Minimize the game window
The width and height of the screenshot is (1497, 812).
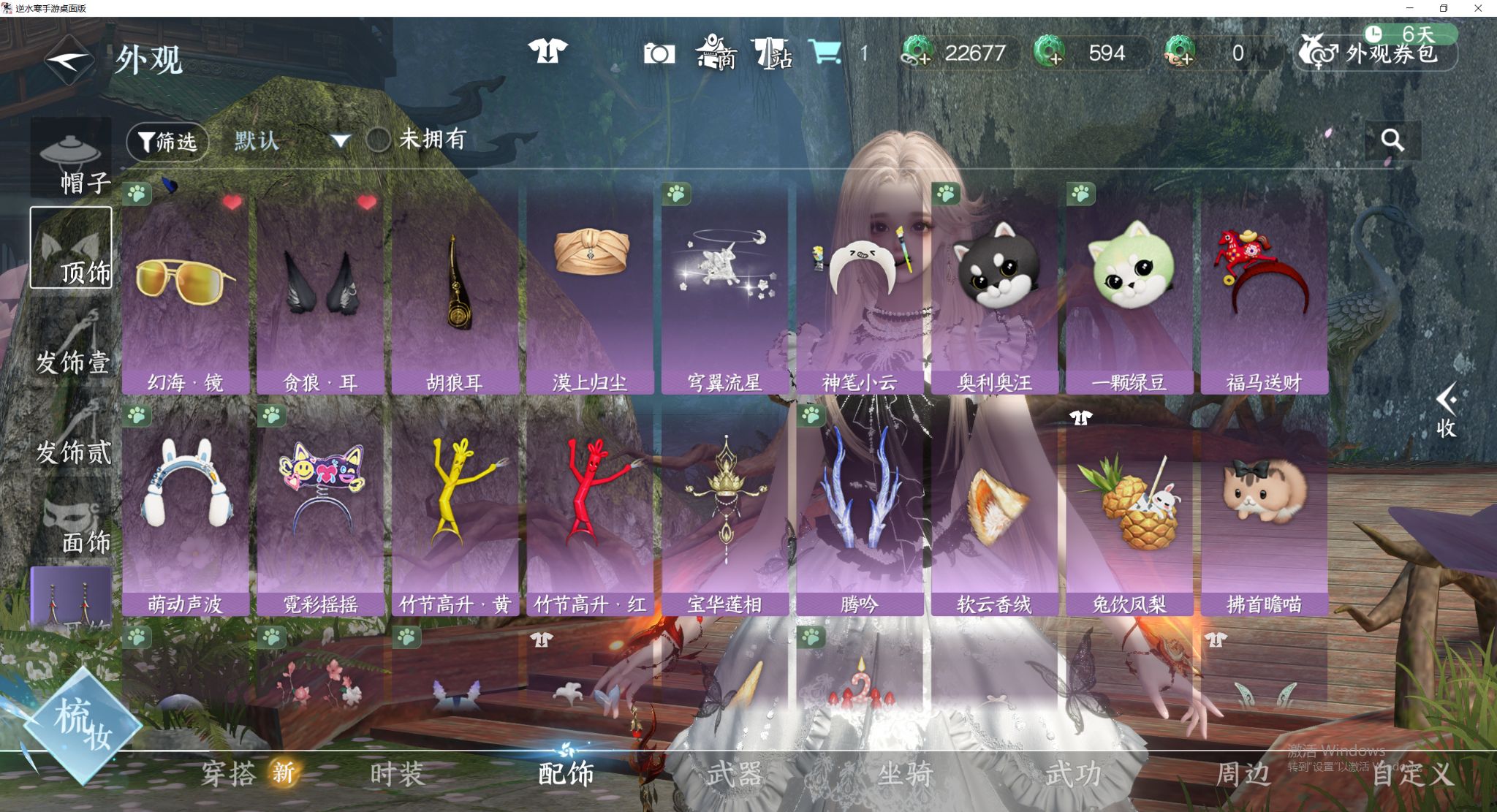1409,8
